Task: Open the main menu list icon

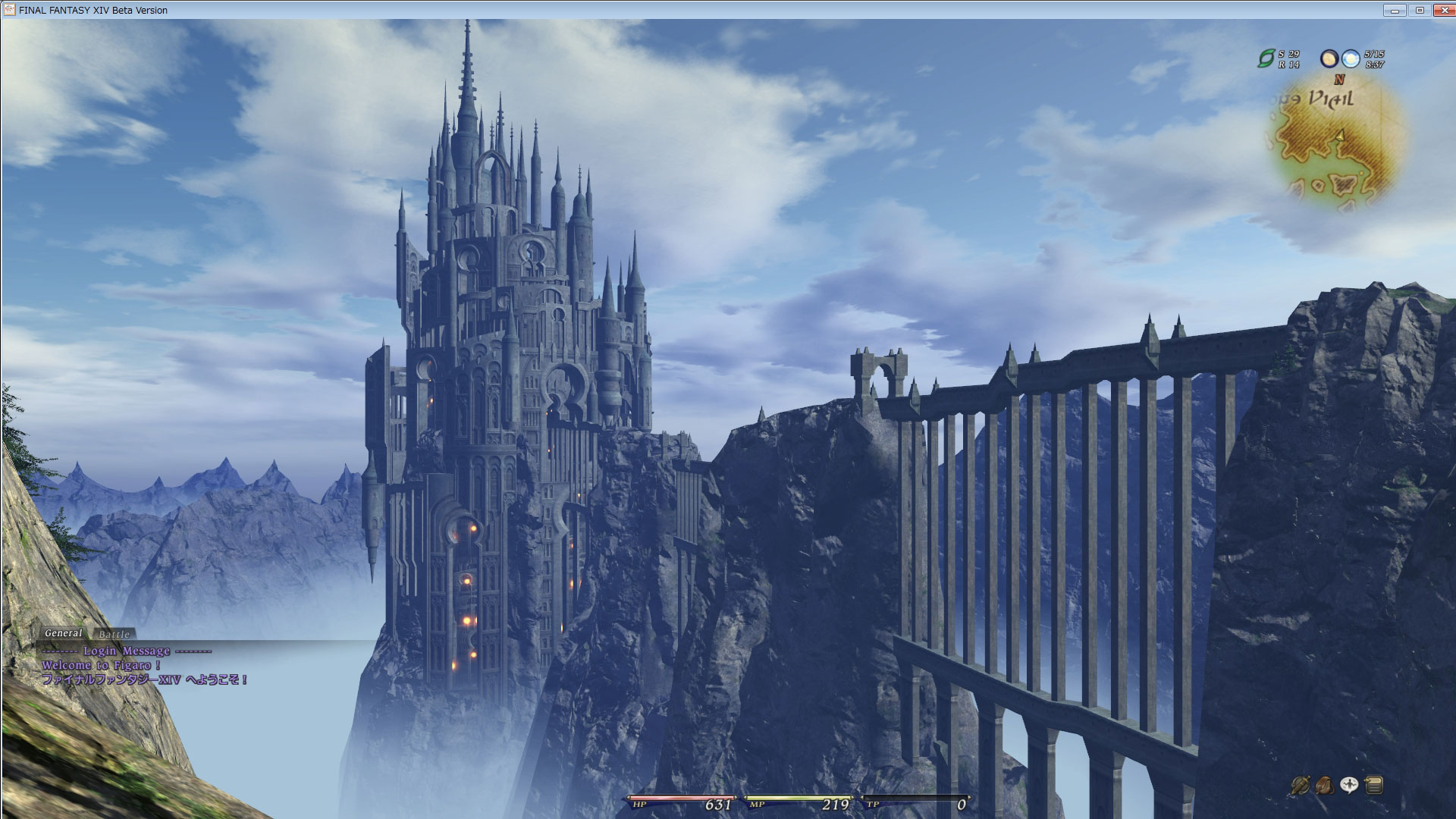Action: (x=1374, y=786)
